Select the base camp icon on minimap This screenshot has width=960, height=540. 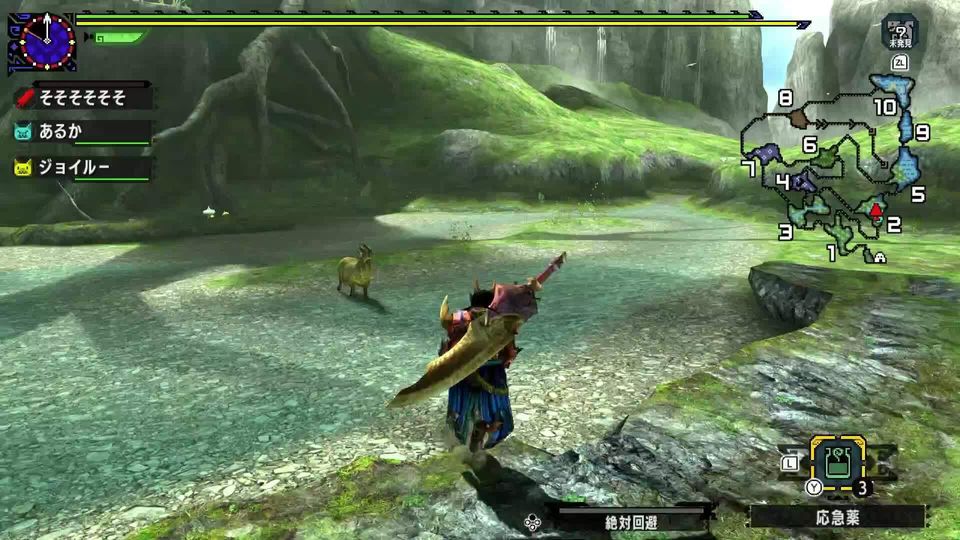click(x=880, y=257)
